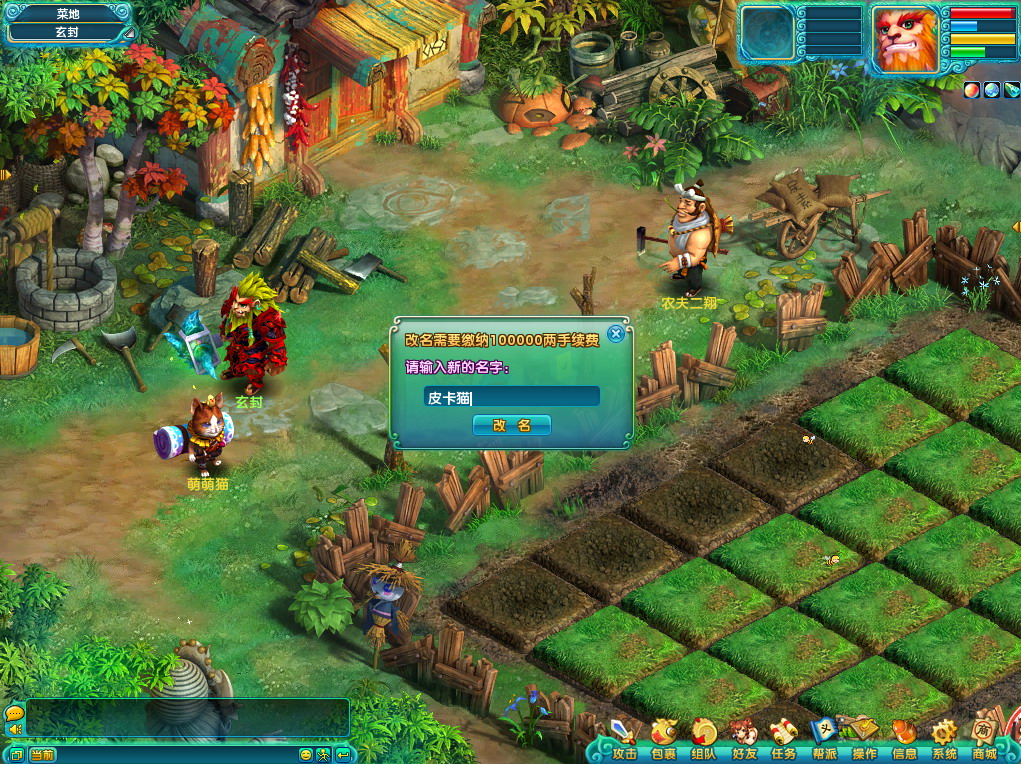Open the 包裹 inventory bag
1021x764 pixels.
click(x=664, y=741)
